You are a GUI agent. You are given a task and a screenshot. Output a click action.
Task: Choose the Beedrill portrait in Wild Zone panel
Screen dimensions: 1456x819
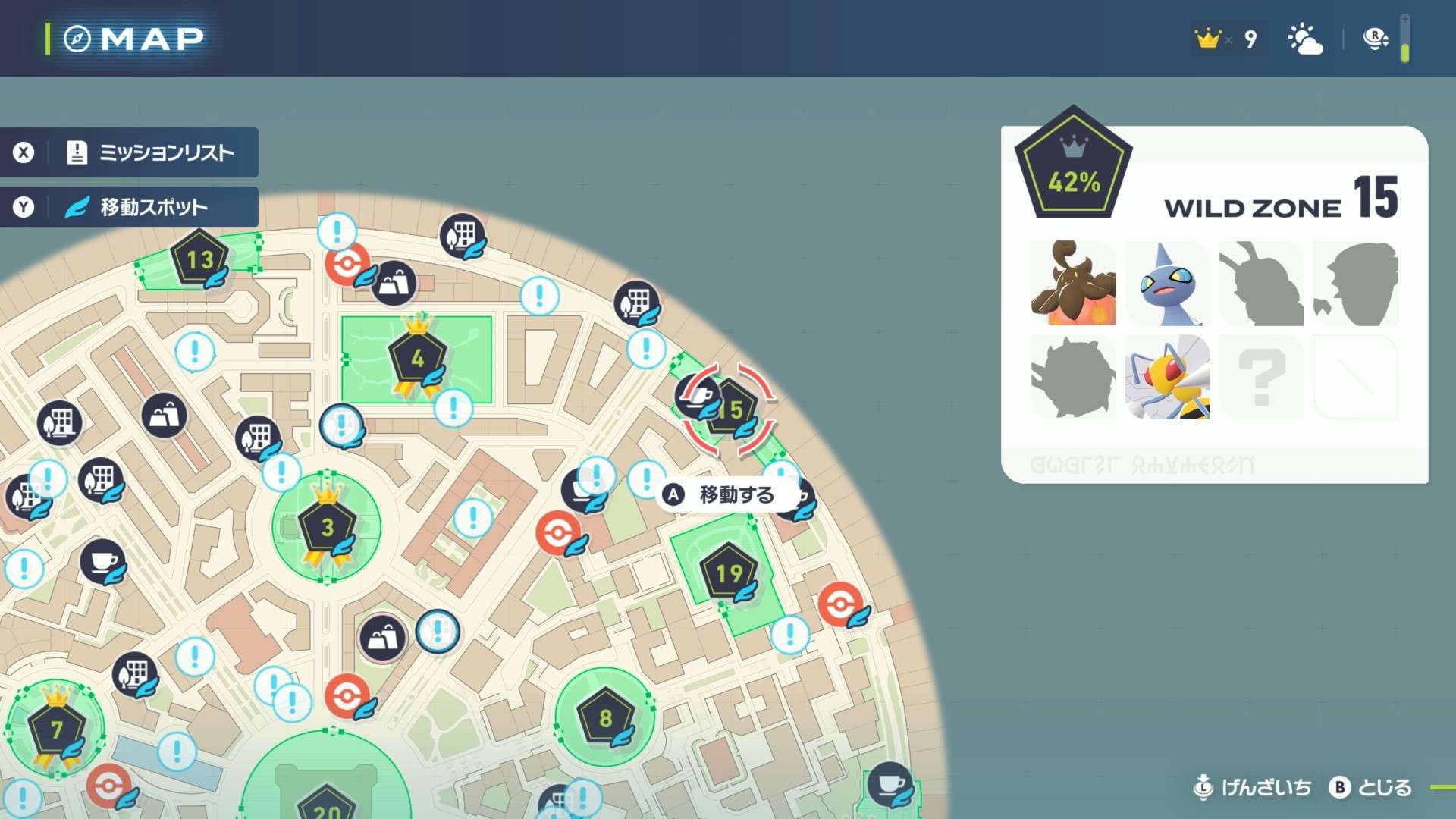pyautogui.click(x=1167, y=378)
